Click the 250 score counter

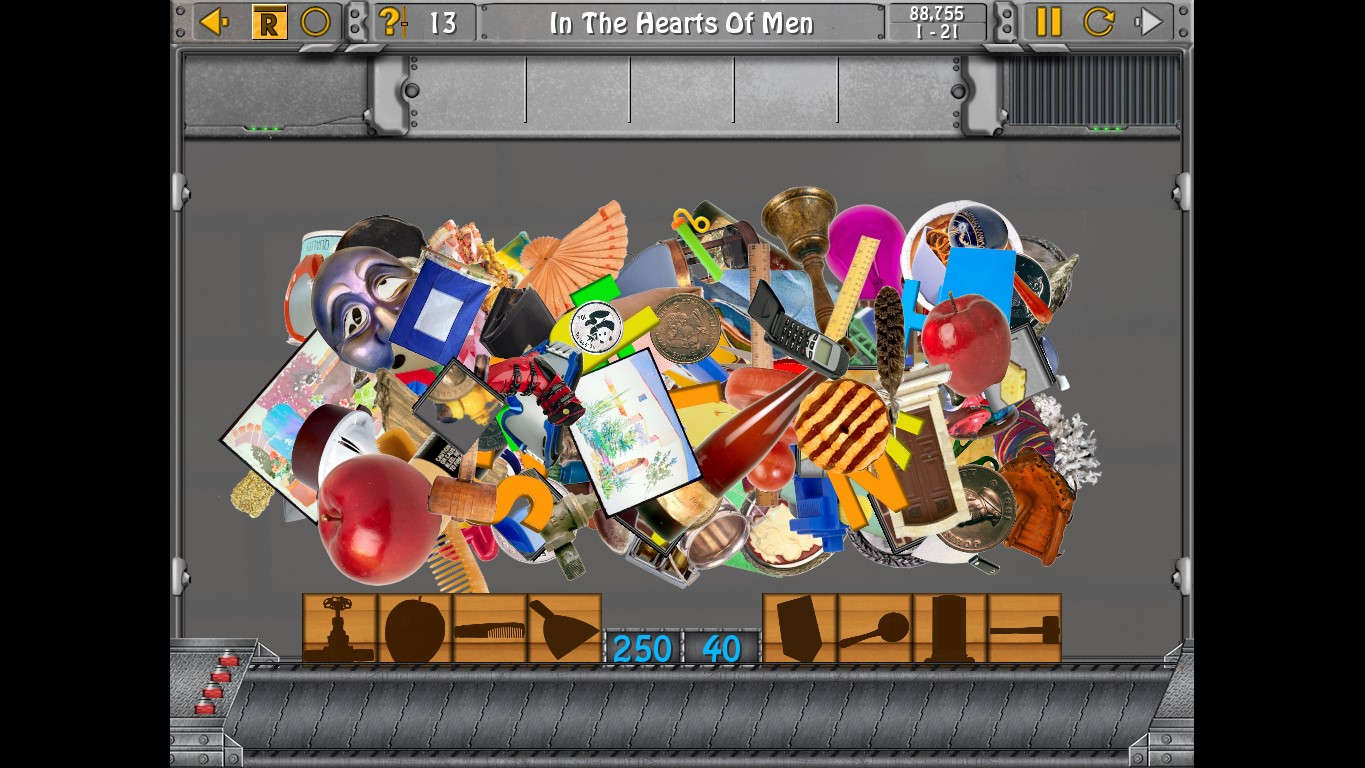tap(641, 648)
